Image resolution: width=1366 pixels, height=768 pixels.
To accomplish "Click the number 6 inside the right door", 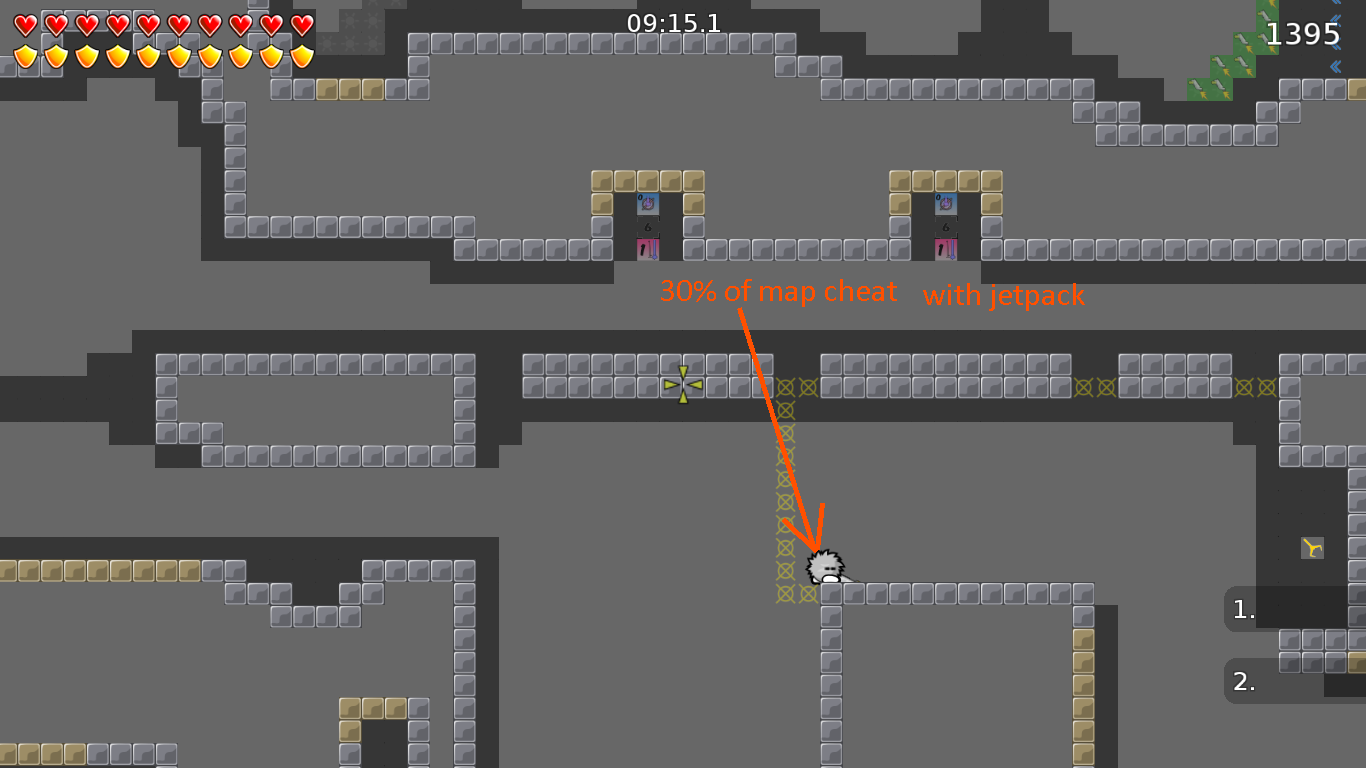I will pos(946,227).
